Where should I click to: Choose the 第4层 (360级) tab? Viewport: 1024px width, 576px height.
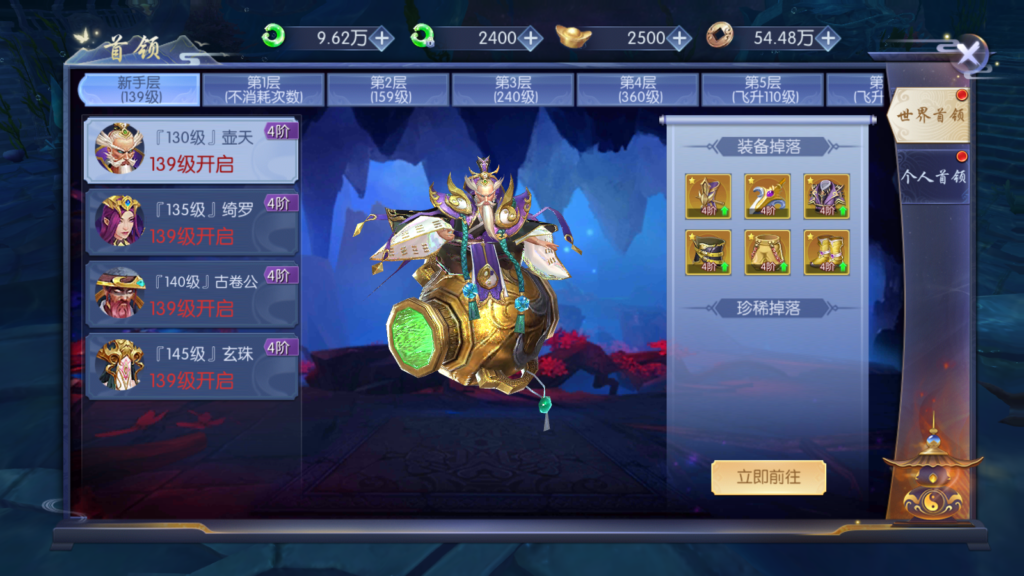click(x=638, y=90)
